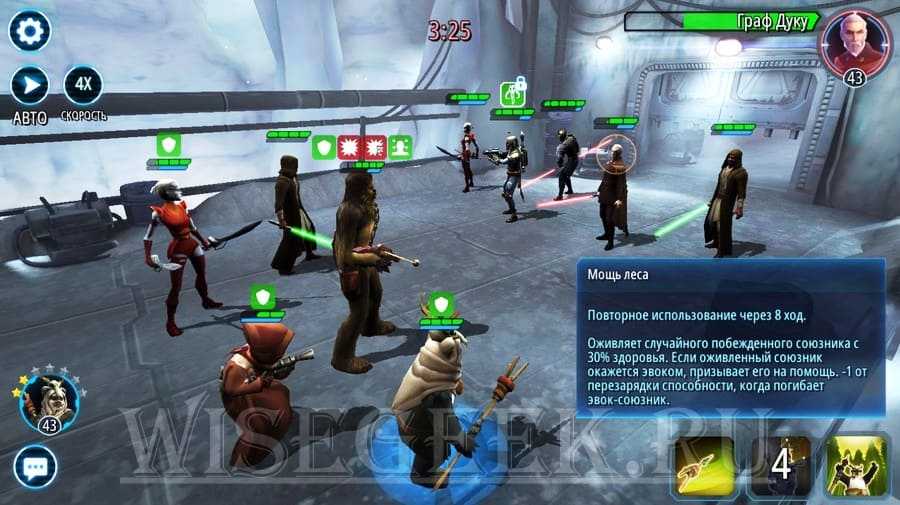Screen dimensions: 900x505
Task: Open the settings gear menu
Action: click(x=29, y=31)
